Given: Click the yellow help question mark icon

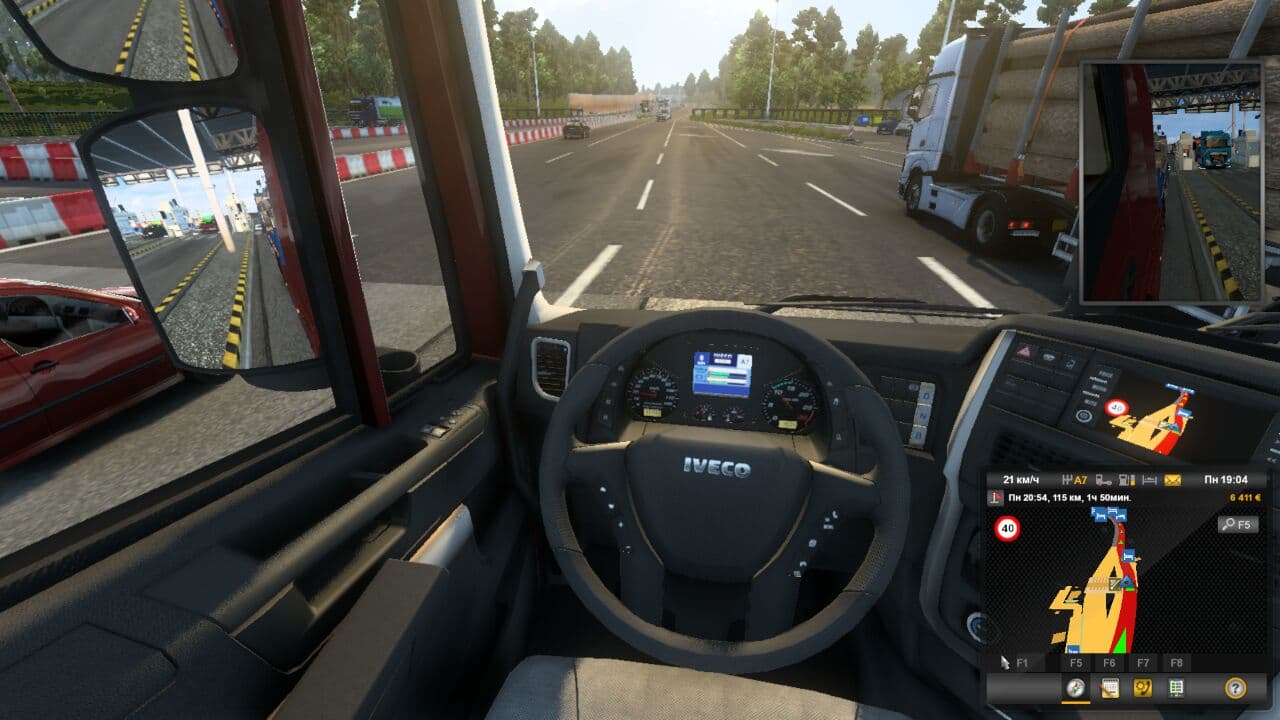Looking at the screenshot, I should (x=1234, y=687).
